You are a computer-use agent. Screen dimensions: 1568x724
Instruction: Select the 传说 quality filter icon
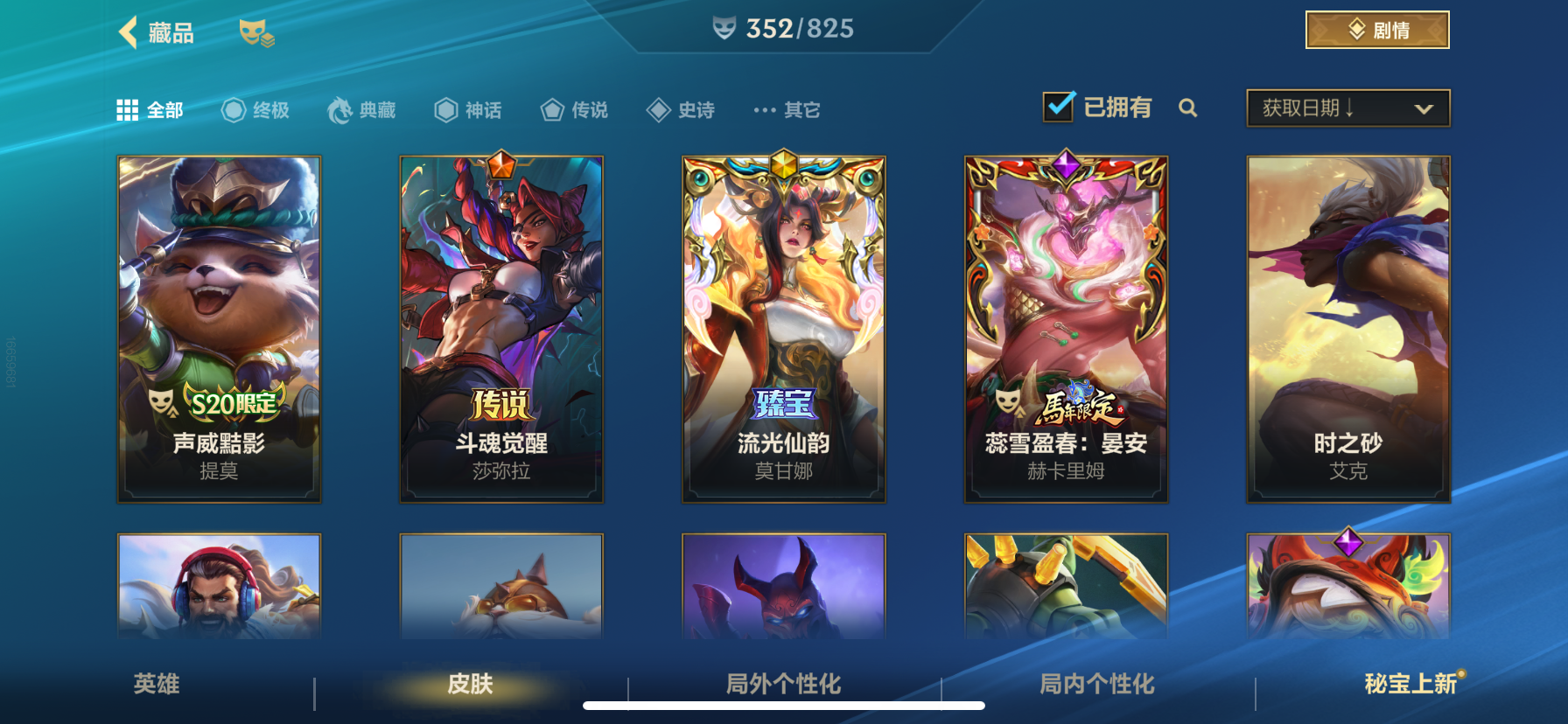coord(551,108)
